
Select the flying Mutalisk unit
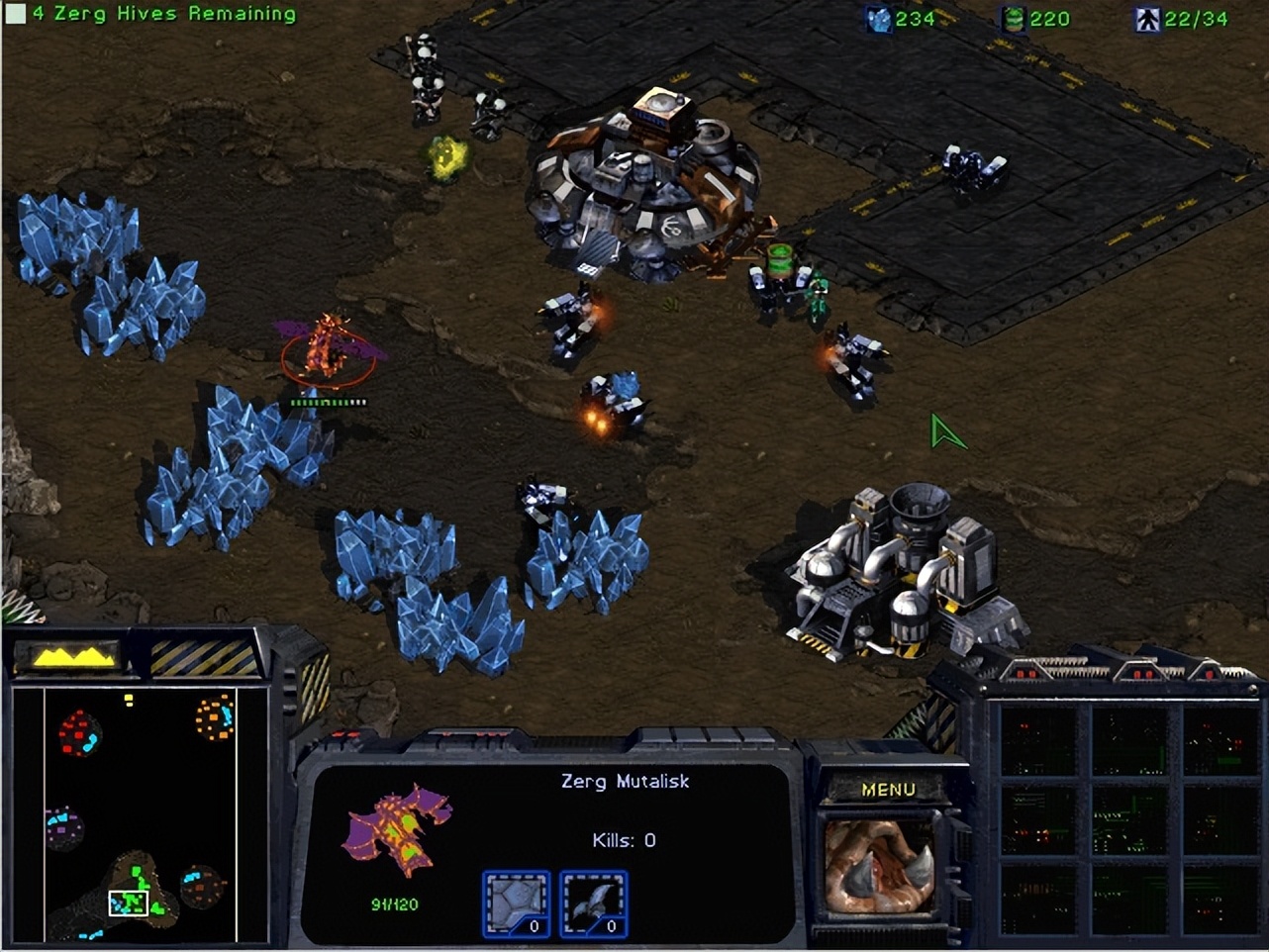[327, 346]
